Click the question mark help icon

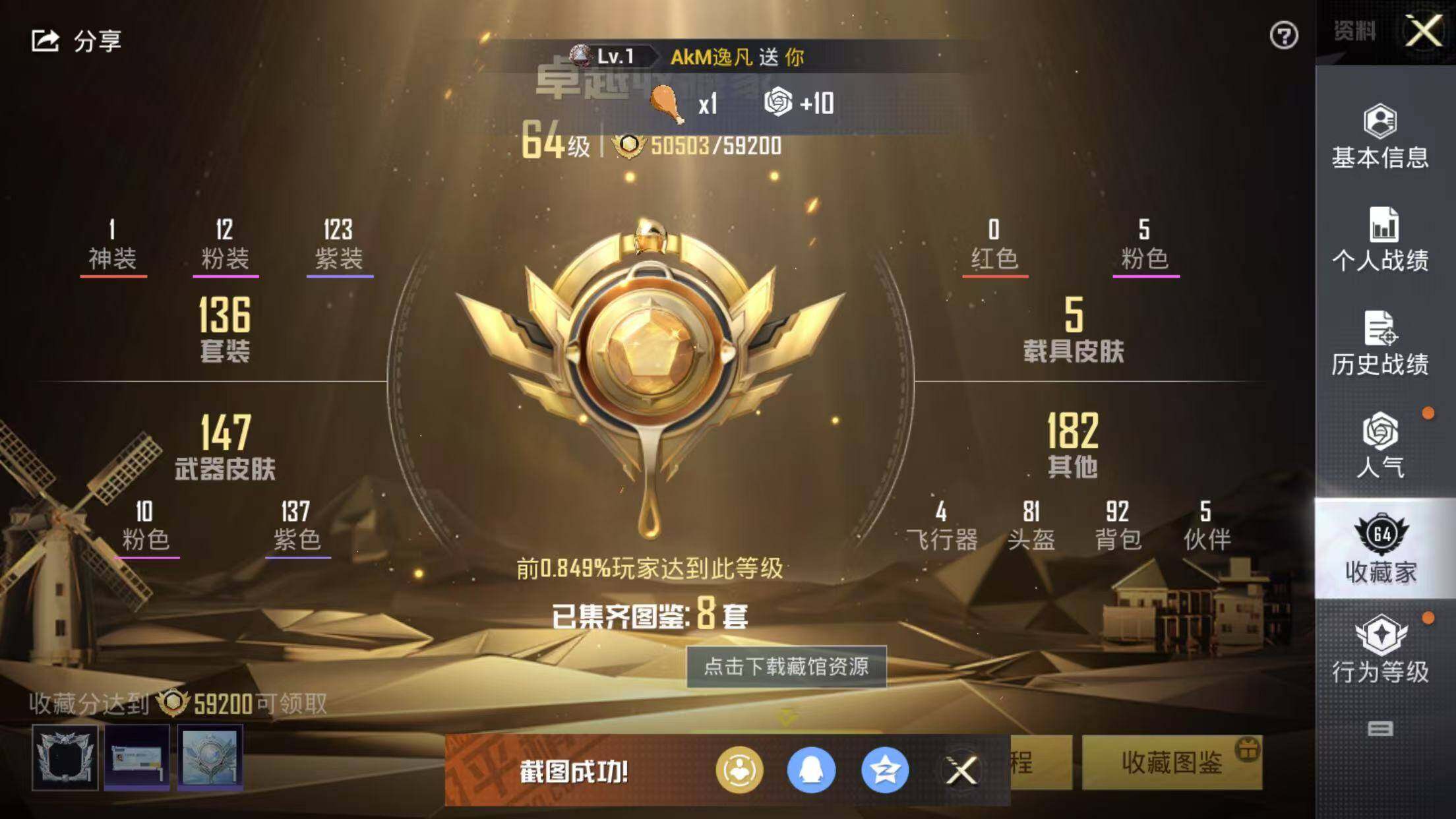[1283, 36]
